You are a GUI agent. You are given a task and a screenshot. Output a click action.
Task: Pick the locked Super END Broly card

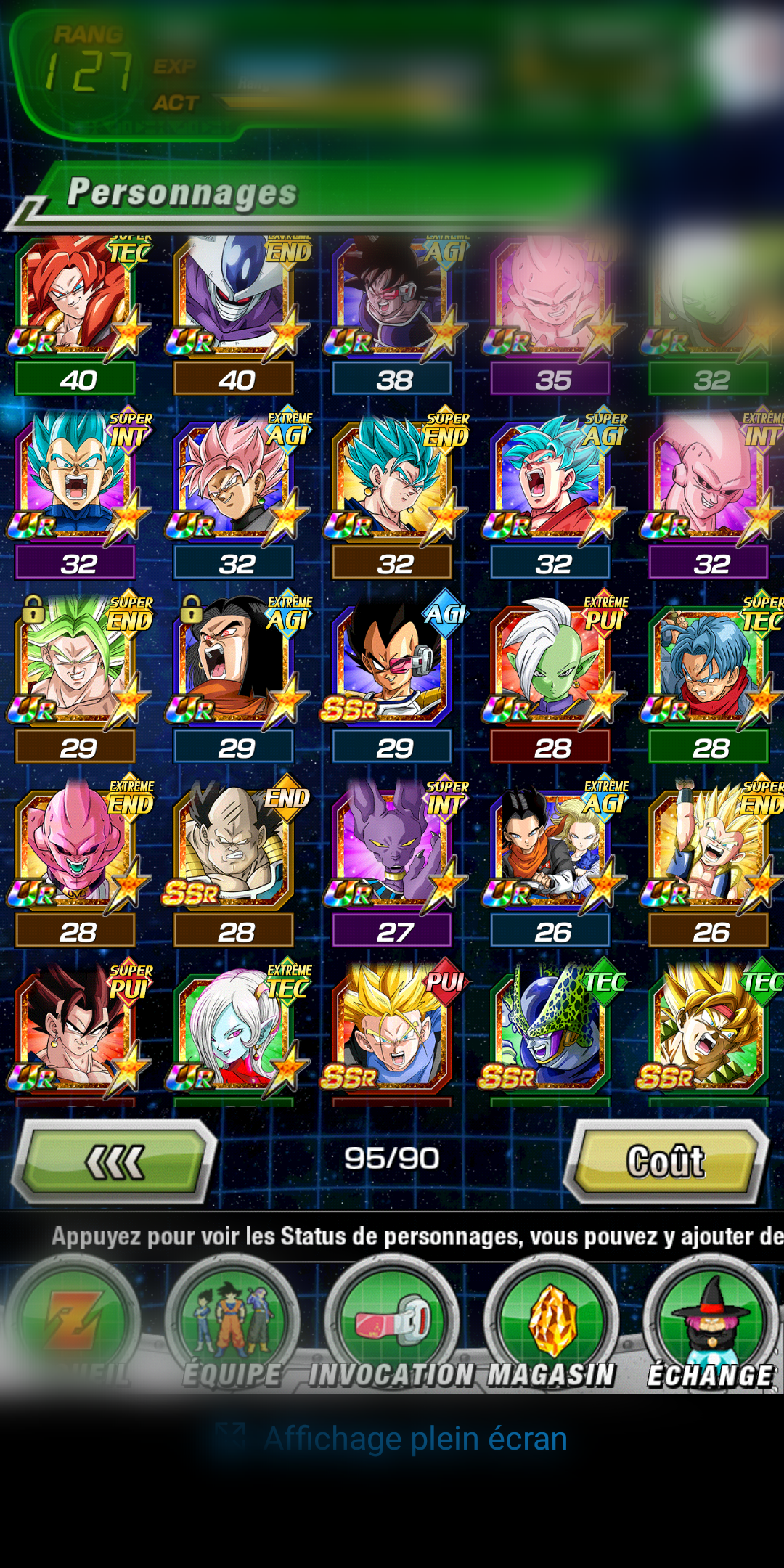click(x=76, y=664)
